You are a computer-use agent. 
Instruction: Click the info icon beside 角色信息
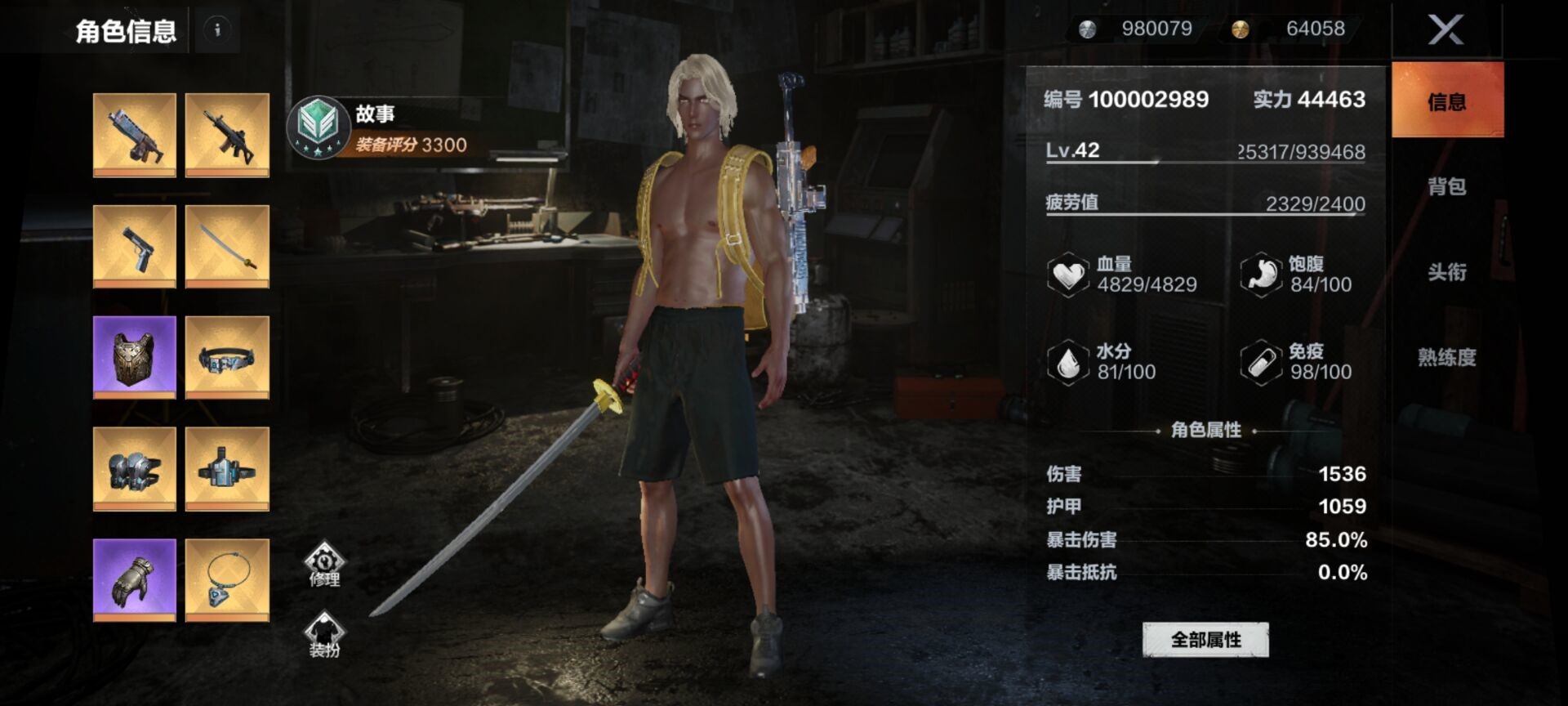click(x=217, y=30)
